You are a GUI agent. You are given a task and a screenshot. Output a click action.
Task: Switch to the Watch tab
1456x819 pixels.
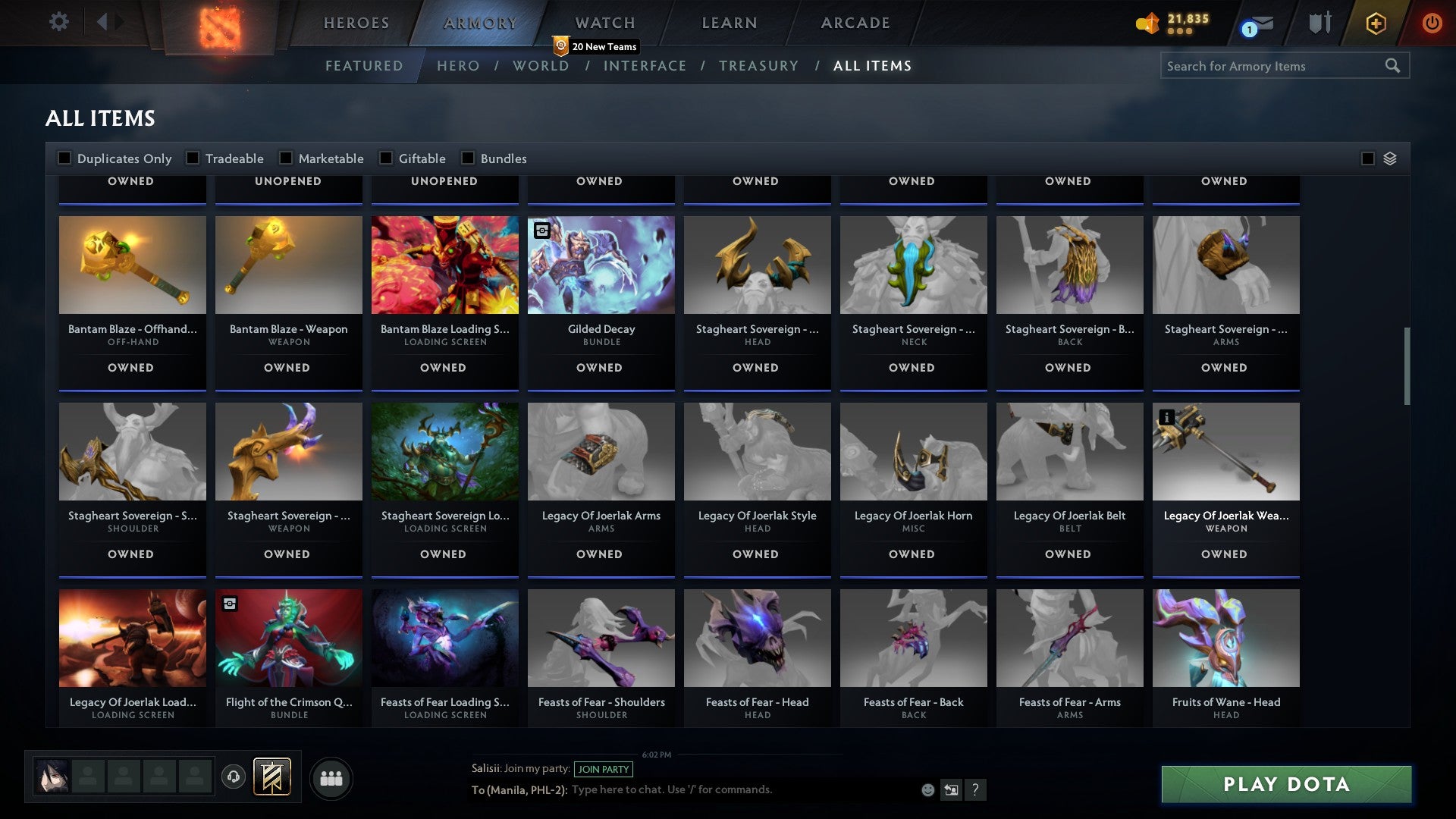[x=604, y=23]
